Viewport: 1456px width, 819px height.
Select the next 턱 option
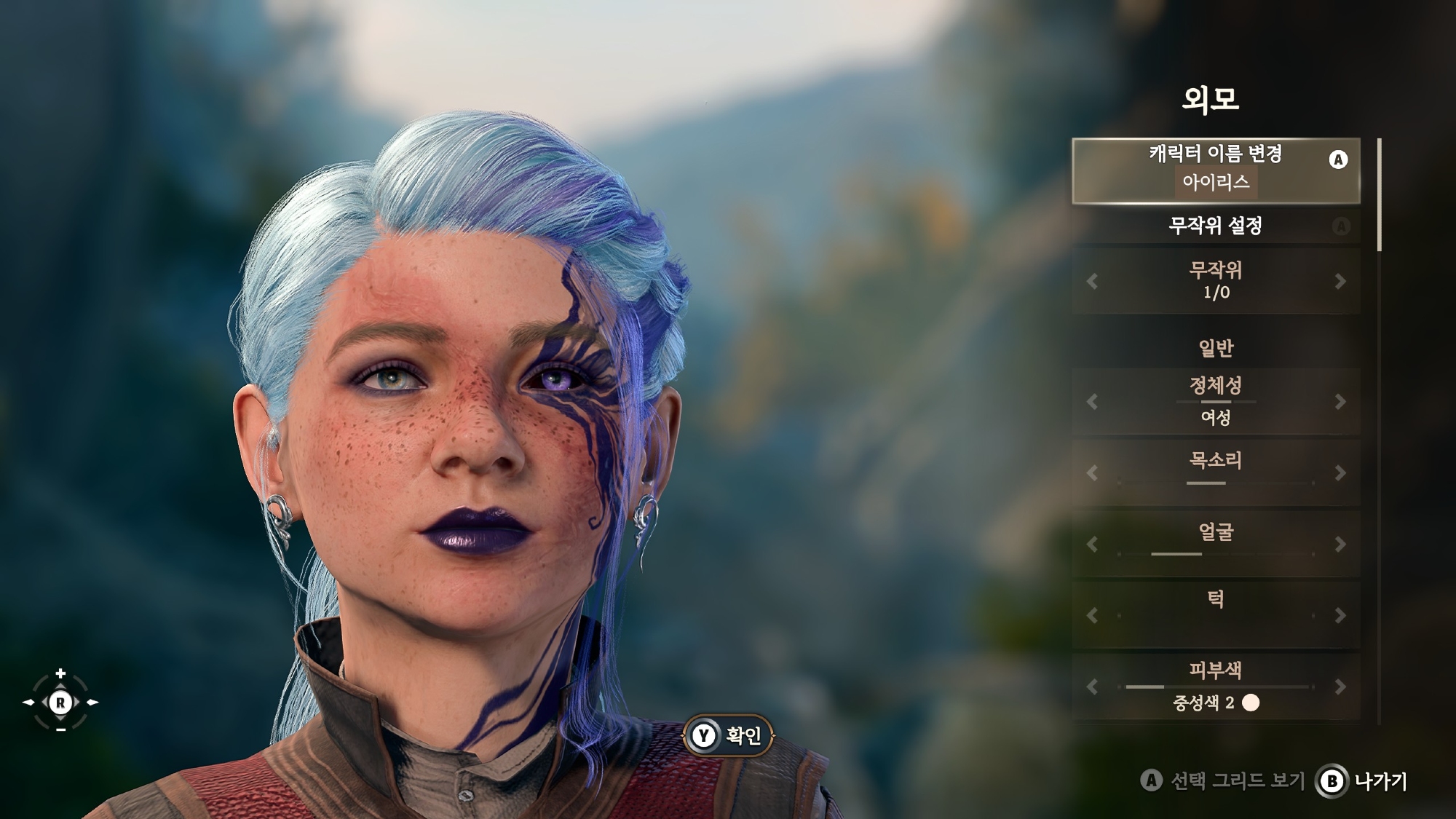pos(1340,616)
